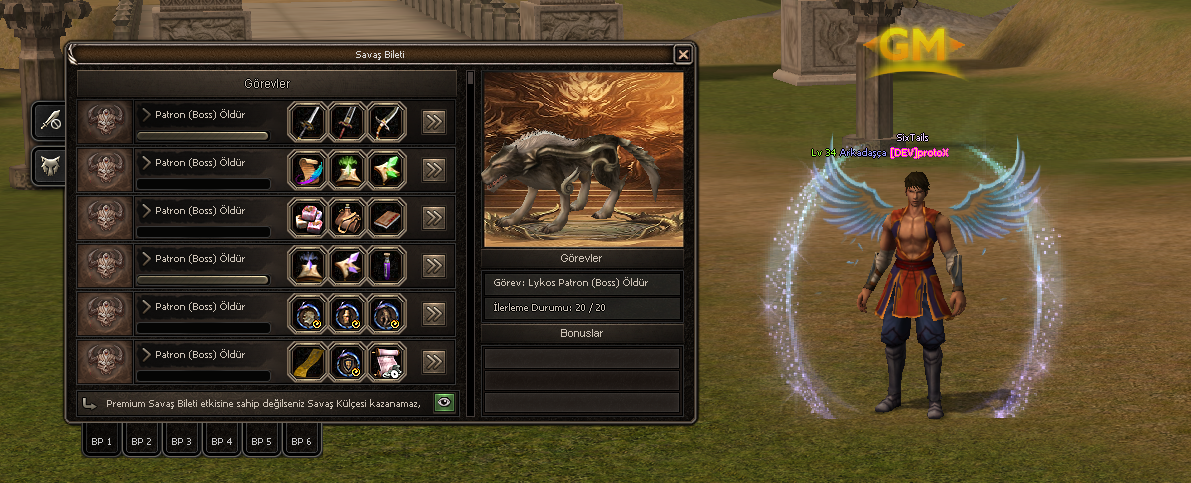This screenshot has width=1191, height=483.
Task: Switch to the BP 2 tab
Action: pos(142,441)
